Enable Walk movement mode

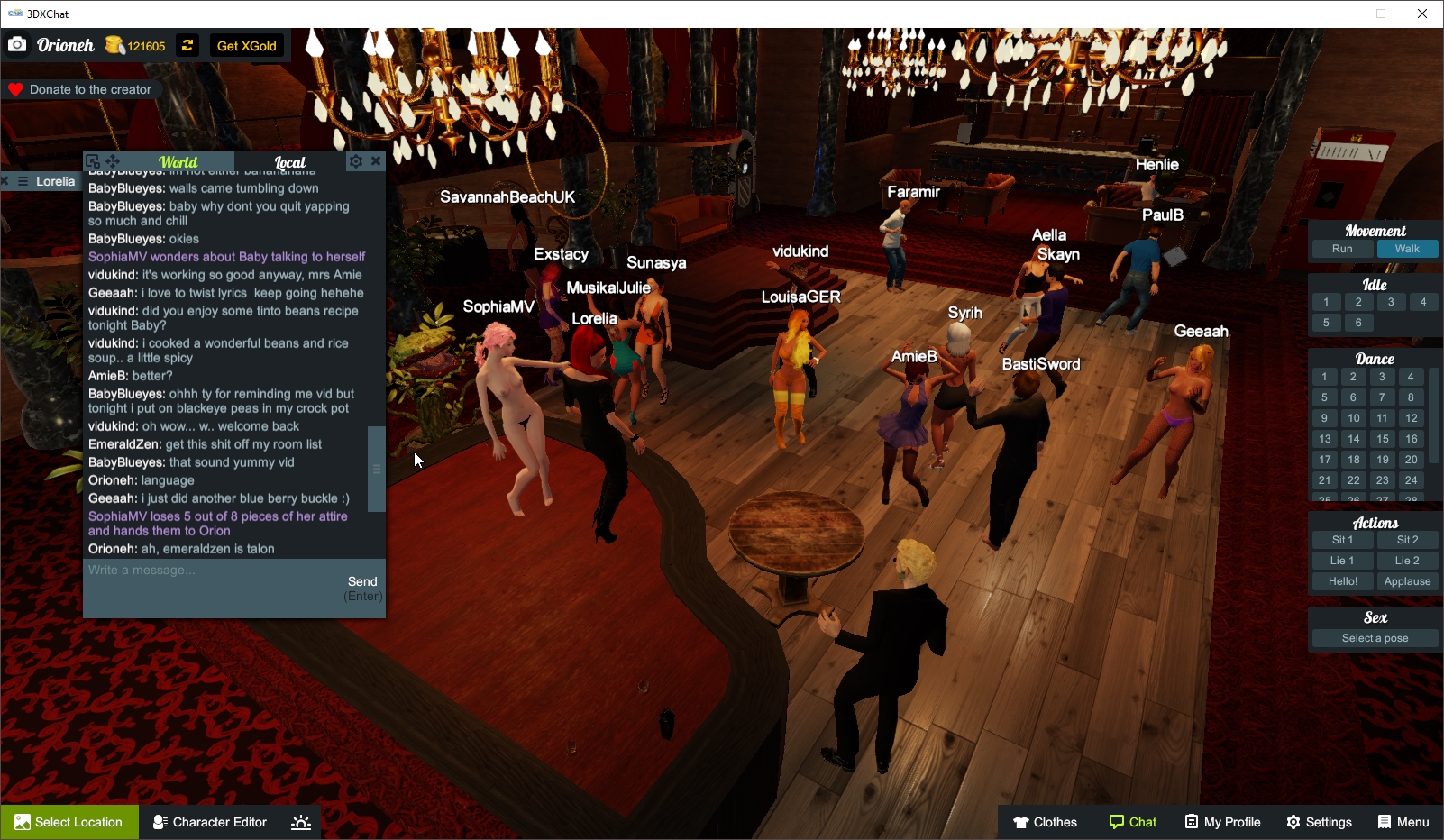1407,249
